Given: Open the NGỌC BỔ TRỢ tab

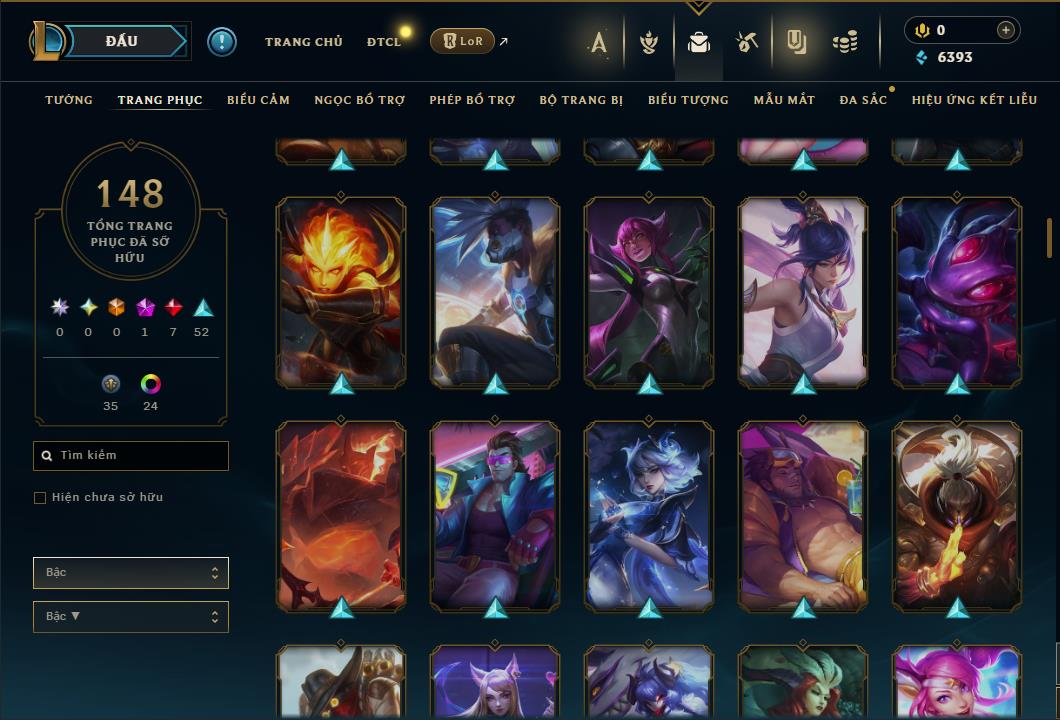Looking at the screenshot, I should tap(359, 100).
